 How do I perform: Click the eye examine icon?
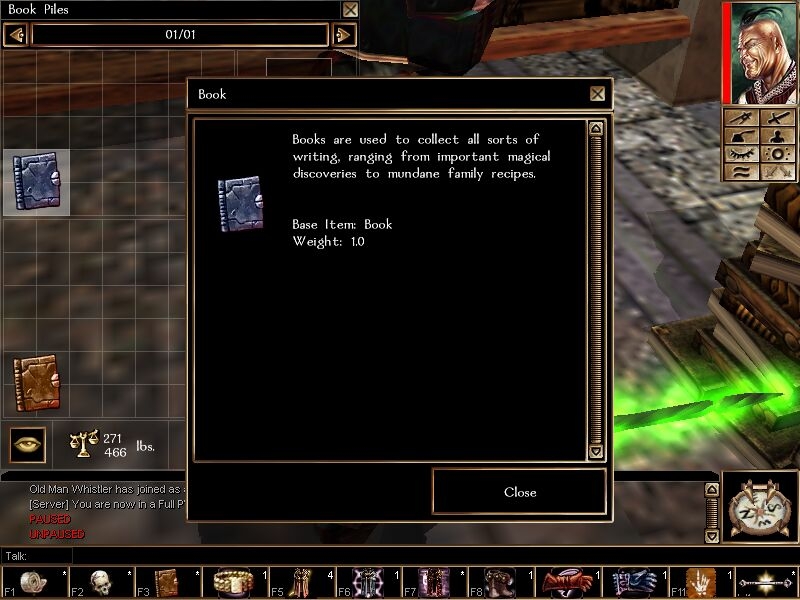coord(27,444)
